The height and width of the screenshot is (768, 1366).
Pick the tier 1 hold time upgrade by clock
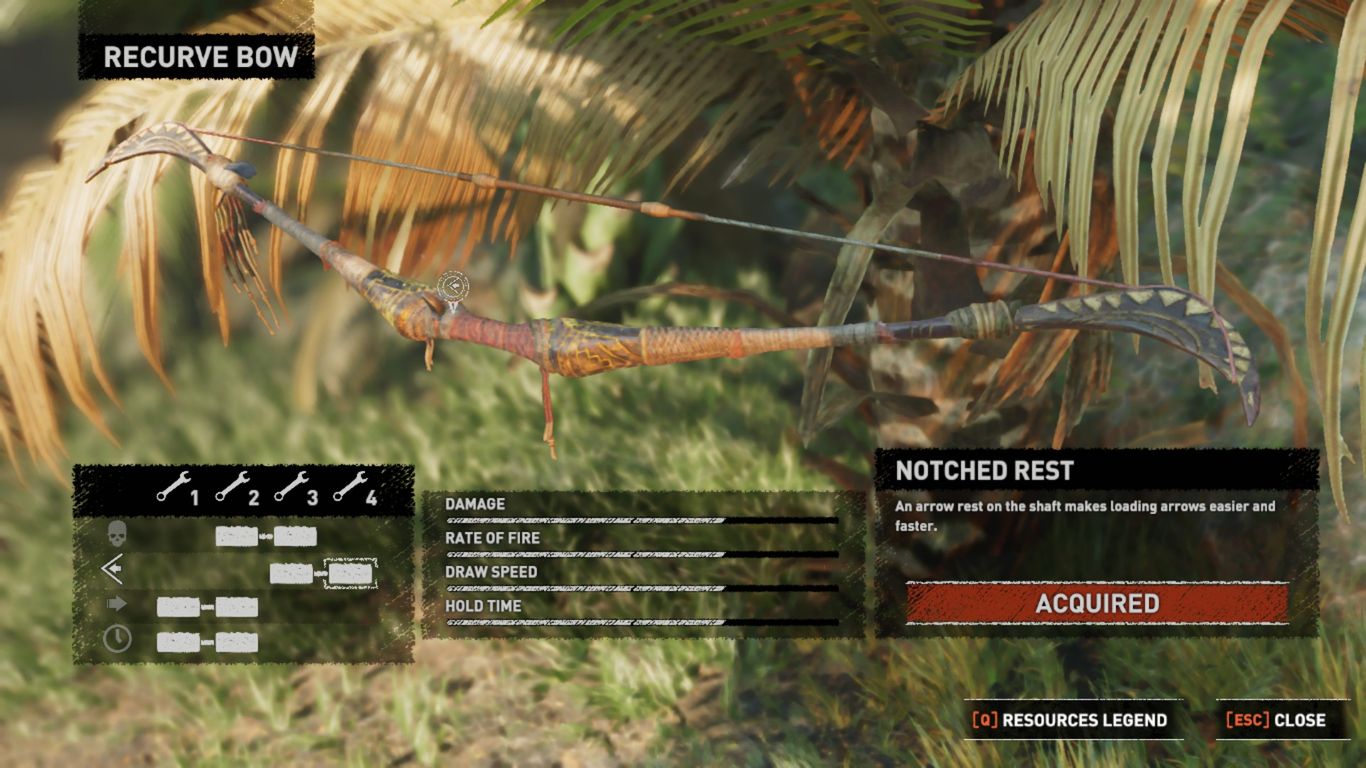177,642
